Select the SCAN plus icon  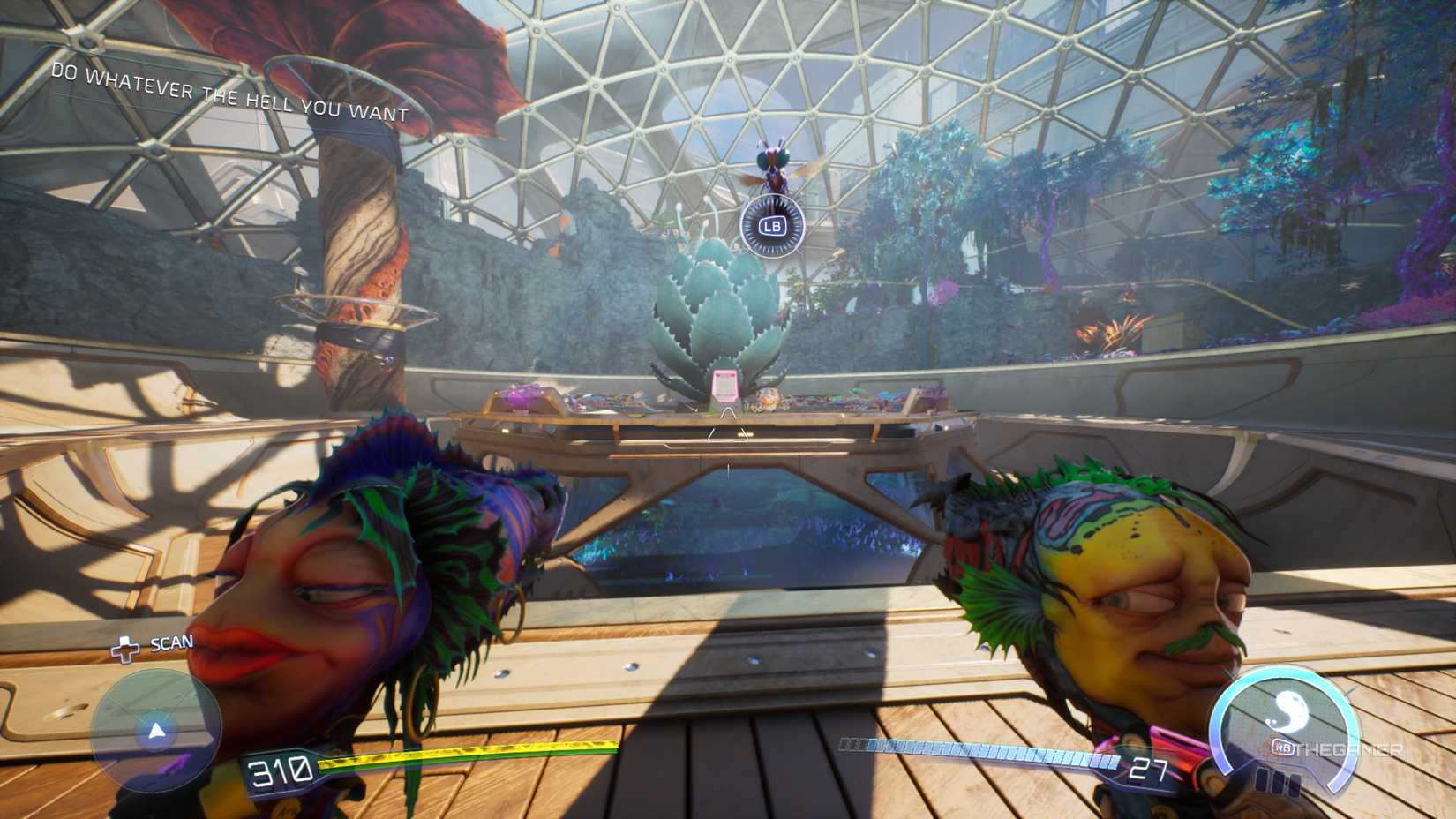pyautogui.click(x=125, y=648)
